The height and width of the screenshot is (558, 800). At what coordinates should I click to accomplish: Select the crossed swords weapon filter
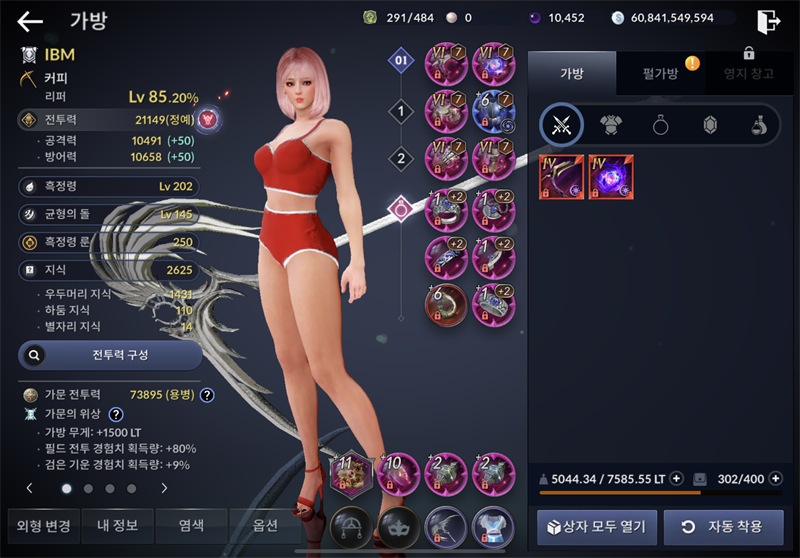pyautogui.click(x=561, y=125)
